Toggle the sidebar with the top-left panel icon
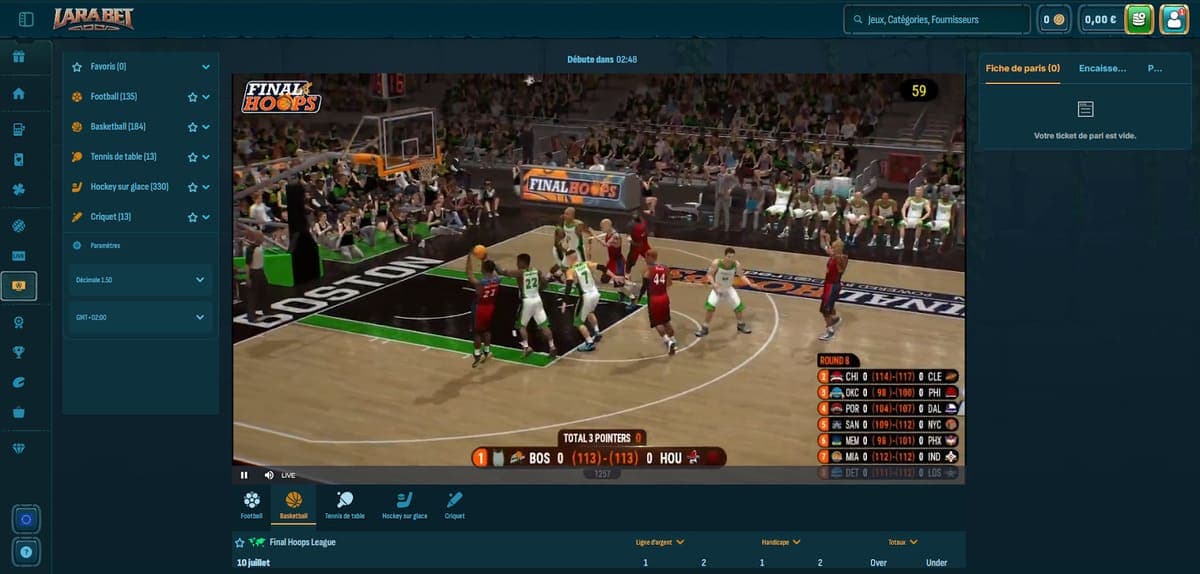 (26, 19)
